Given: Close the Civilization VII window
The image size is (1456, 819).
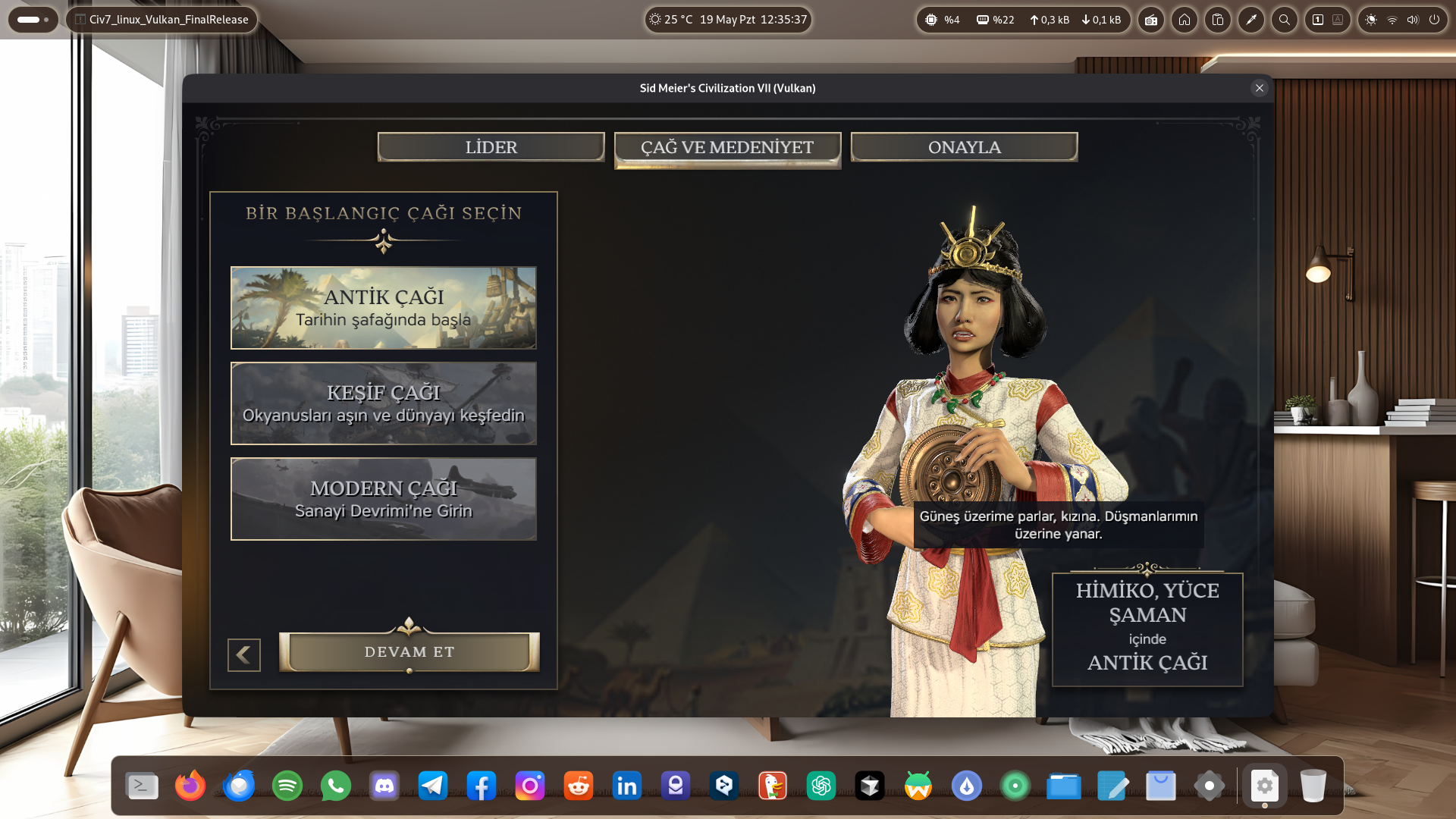Looking at the screenshot, I should [x=1260, y=88].
